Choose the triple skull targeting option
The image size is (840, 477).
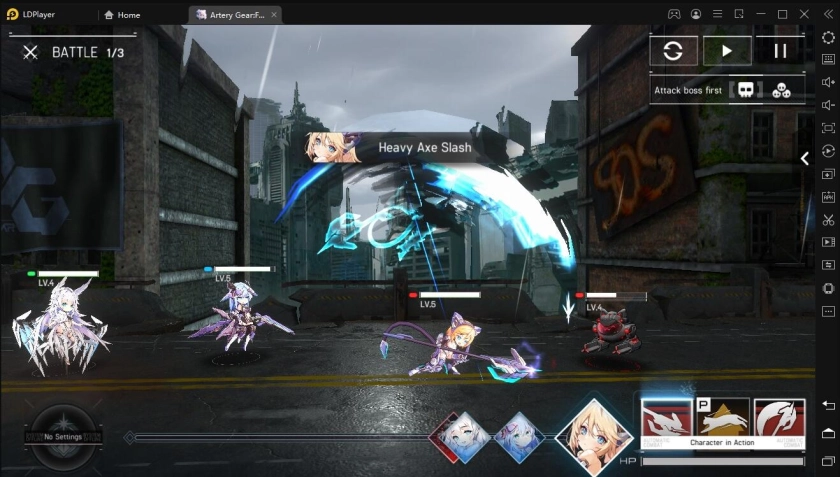pyautogui.click(x=781, y=90)
